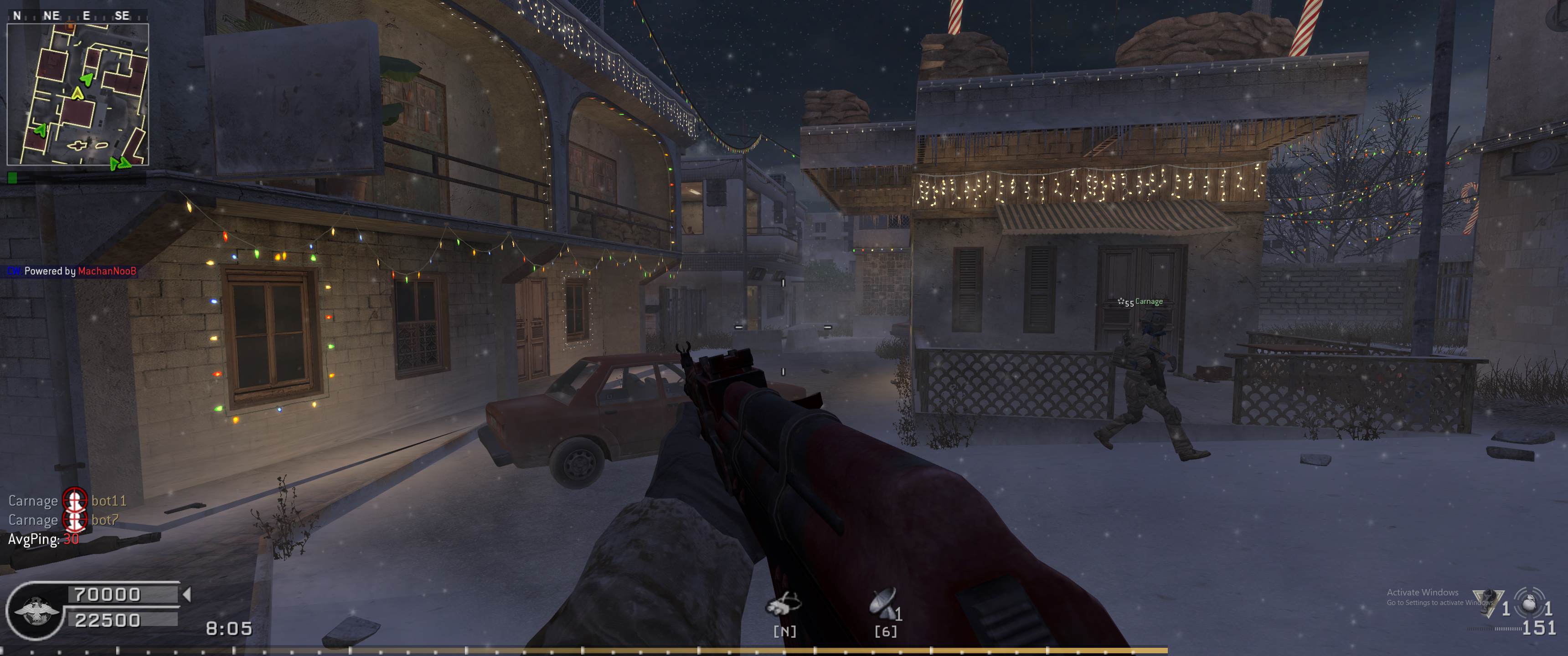Click the minimap radar

(77, 94)
